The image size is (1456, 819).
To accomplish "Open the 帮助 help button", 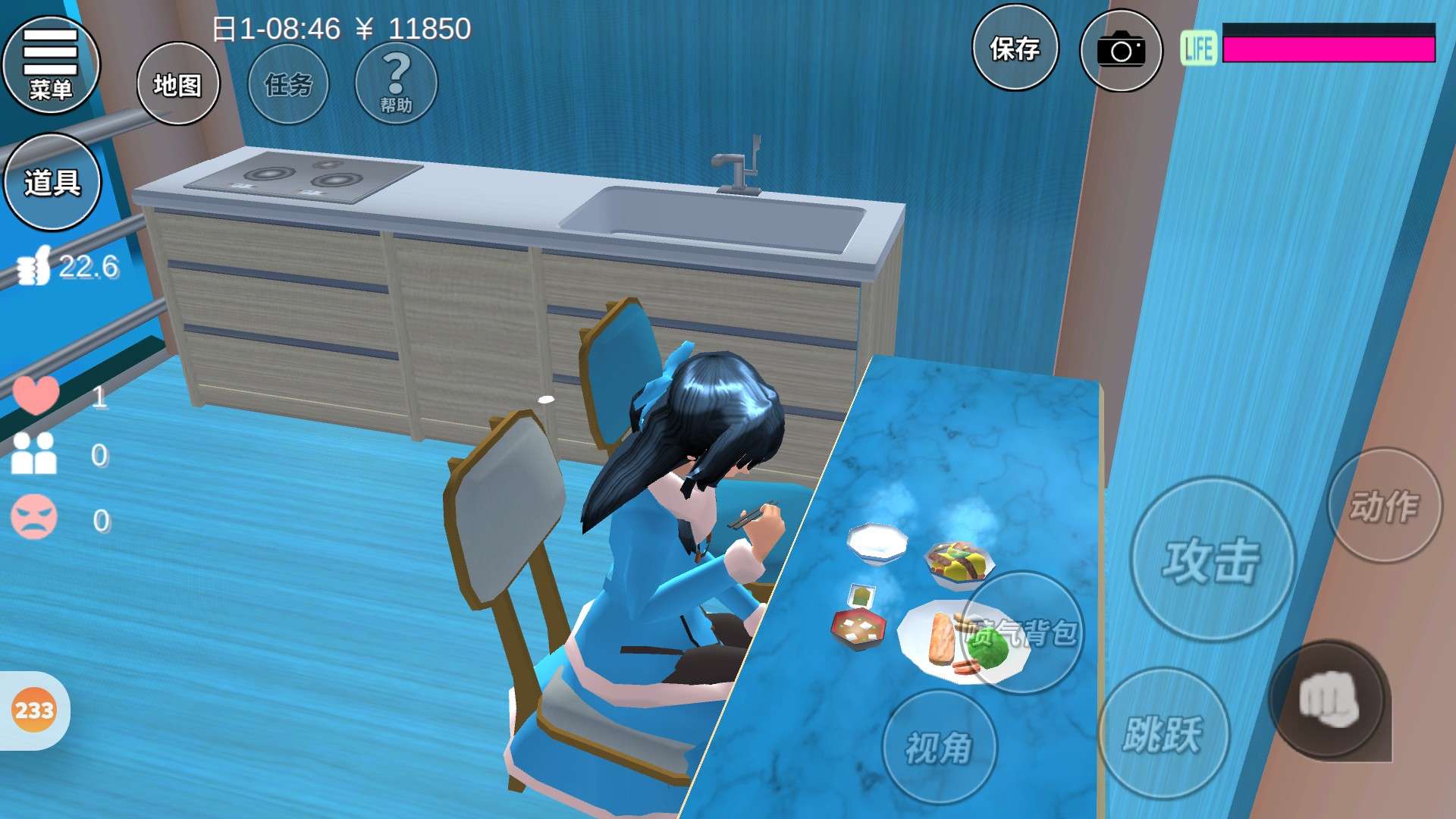I will coord(396,84).
